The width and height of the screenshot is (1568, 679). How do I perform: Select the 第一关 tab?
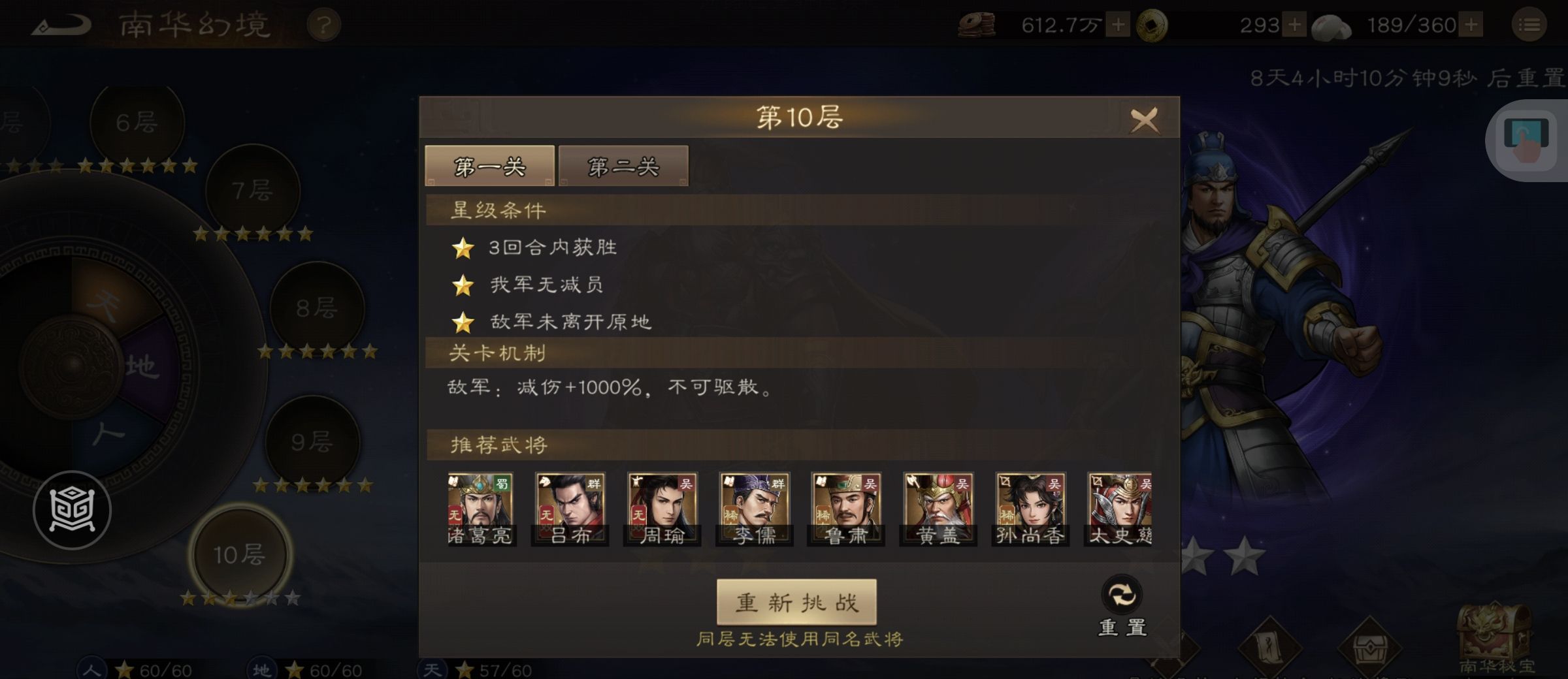tap(489, 166)
